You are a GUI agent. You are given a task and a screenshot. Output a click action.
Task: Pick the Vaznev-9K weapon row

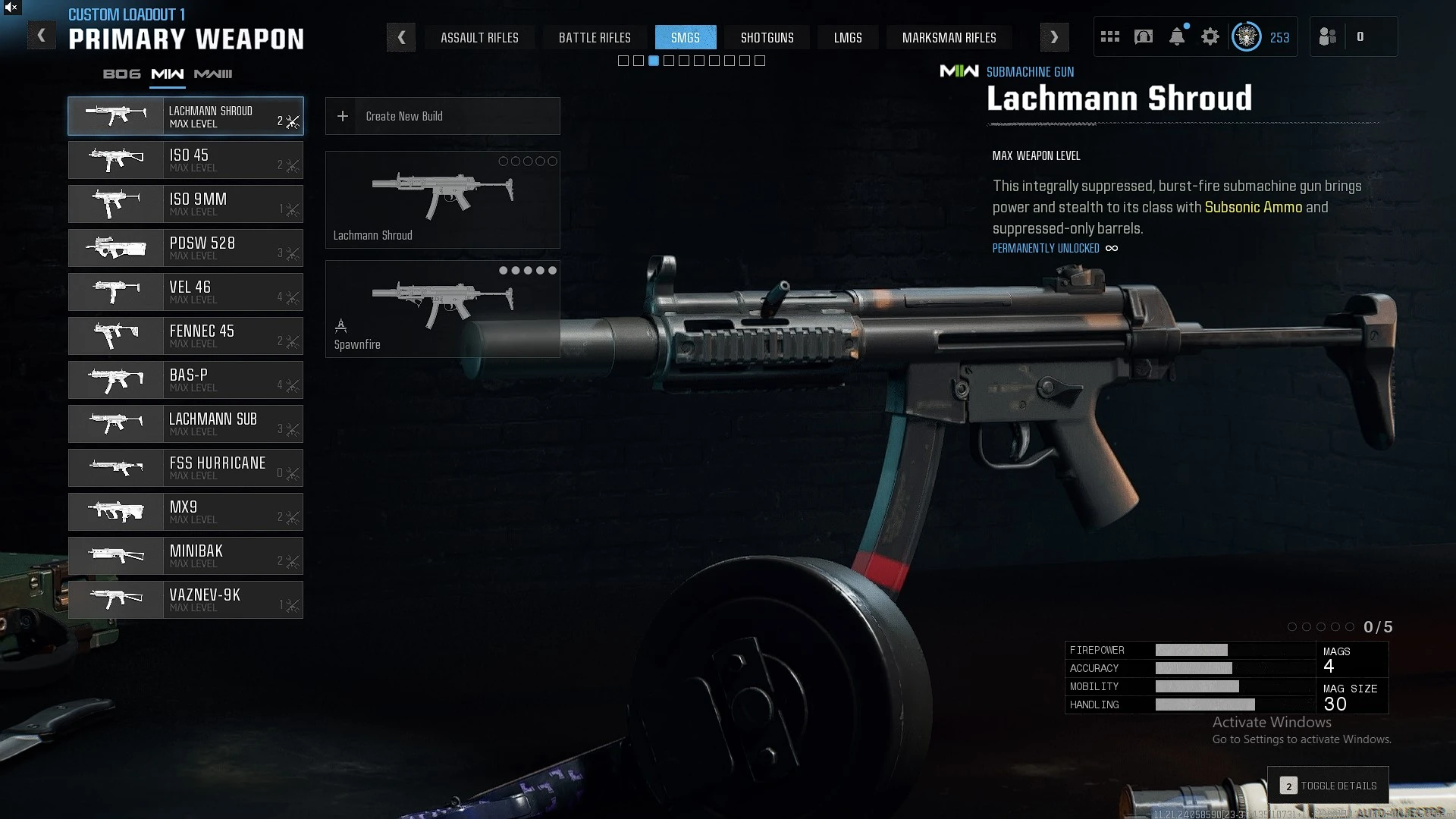[x=186, y=600]
